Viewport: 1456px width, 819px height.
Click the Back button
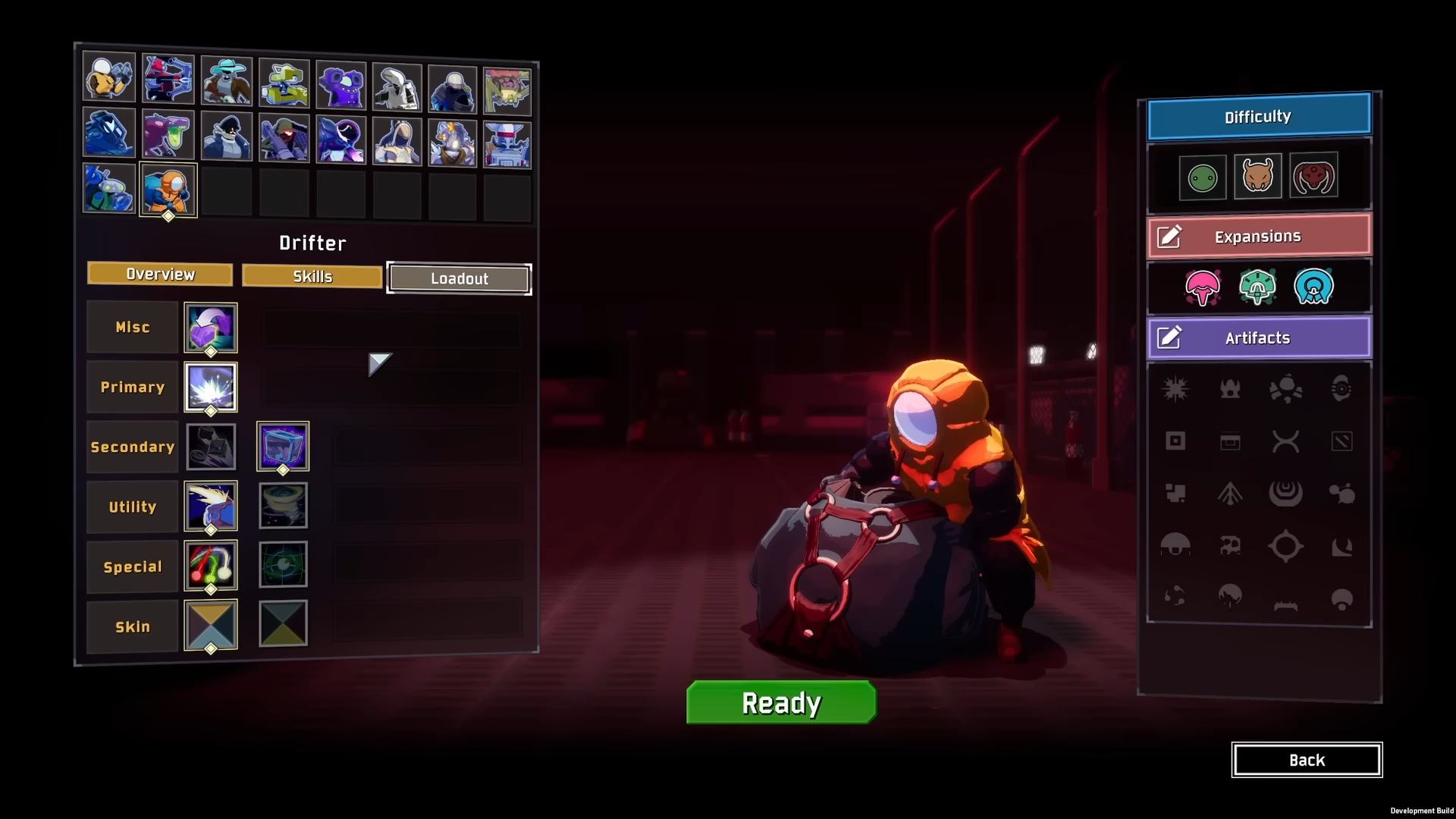click(1307, 760)
